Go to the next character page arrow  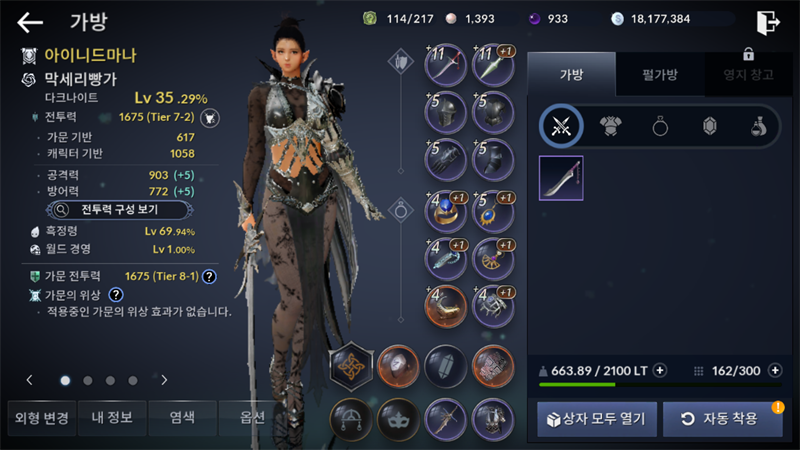click(164, 380)
